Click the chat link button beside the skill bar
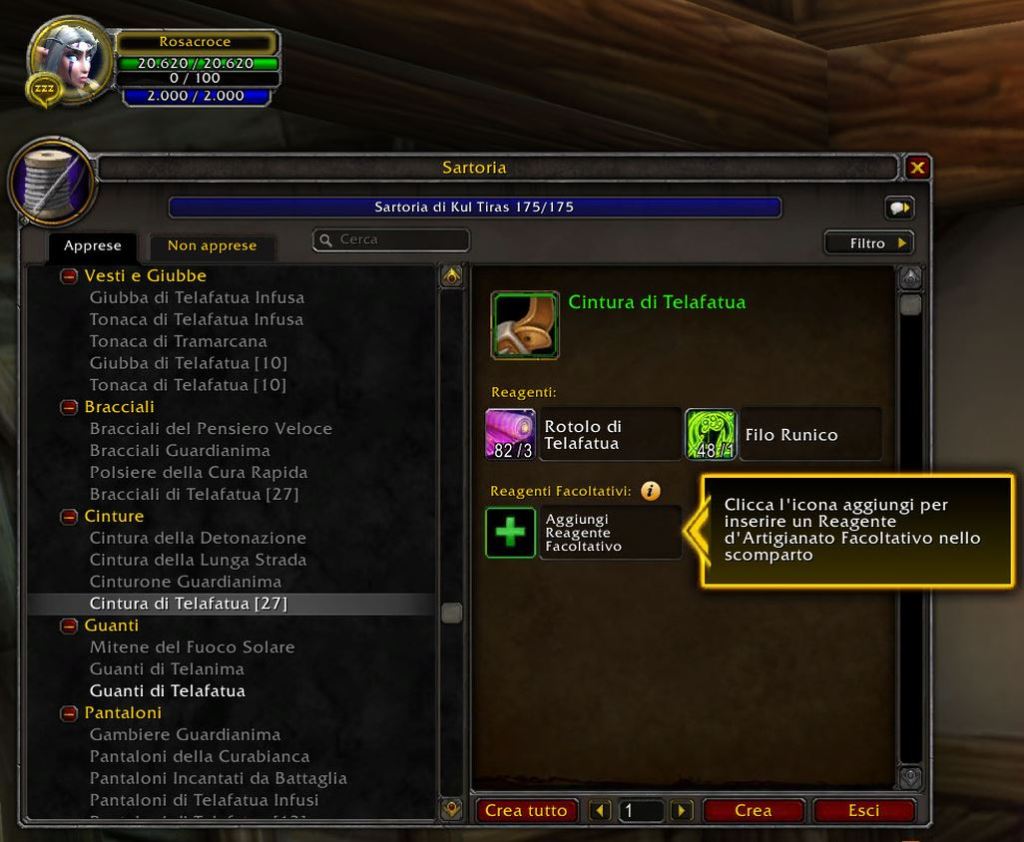The image size is (1024, 842). tap(899, 208)
